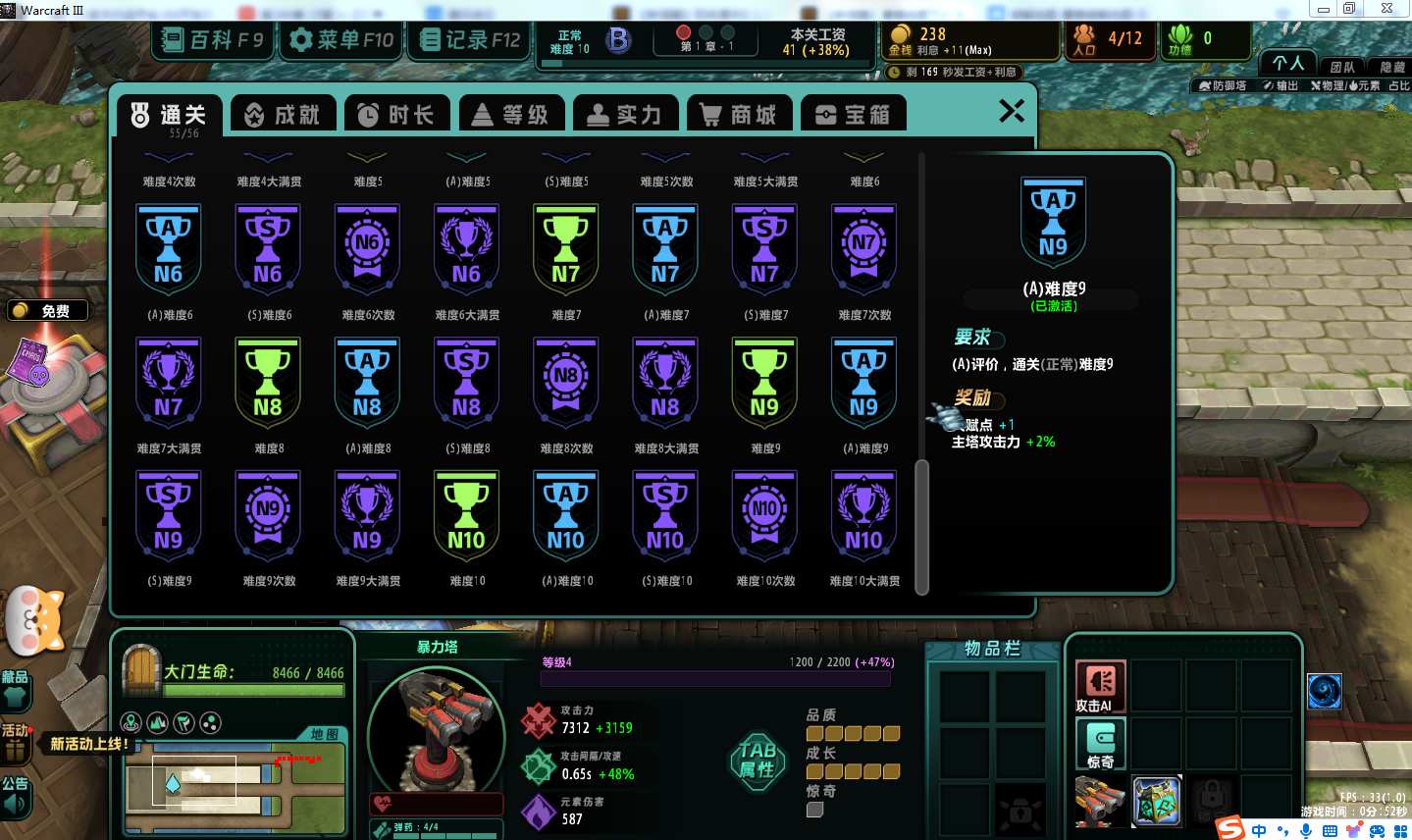Open the 百科 encyclopedia menu
The width and height of the screenshot is (1412, 840).
click(213, 40)
